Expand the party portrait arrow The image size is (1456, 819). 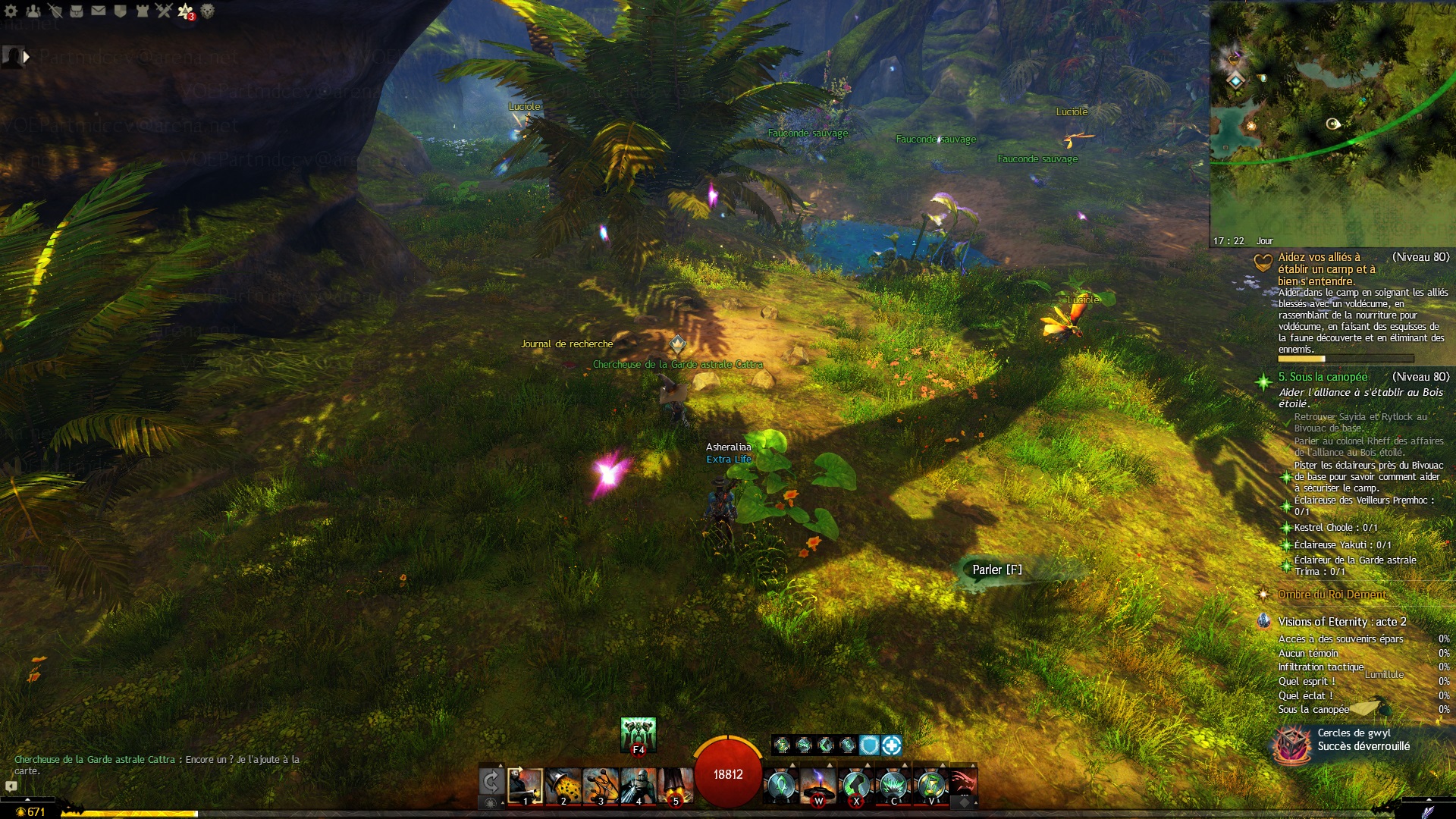27,56
